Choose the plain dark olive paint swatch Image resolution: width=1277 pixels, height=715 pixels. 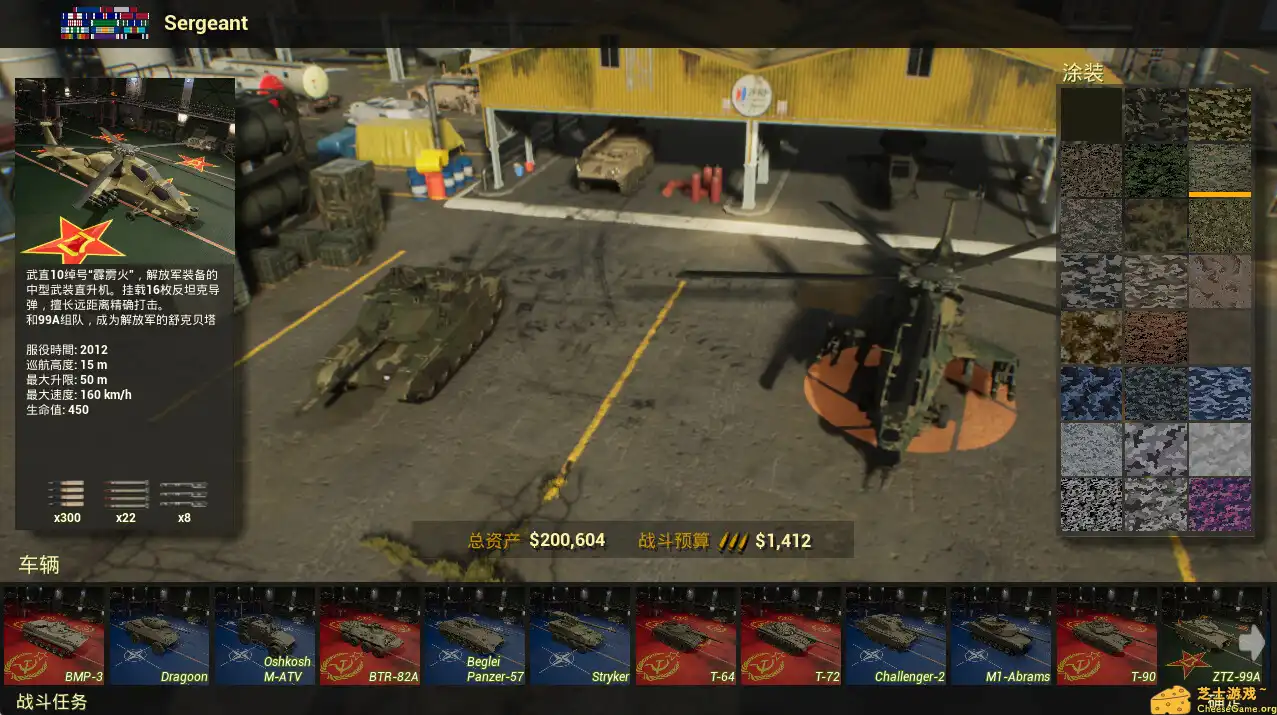[x=1091, y=114]
